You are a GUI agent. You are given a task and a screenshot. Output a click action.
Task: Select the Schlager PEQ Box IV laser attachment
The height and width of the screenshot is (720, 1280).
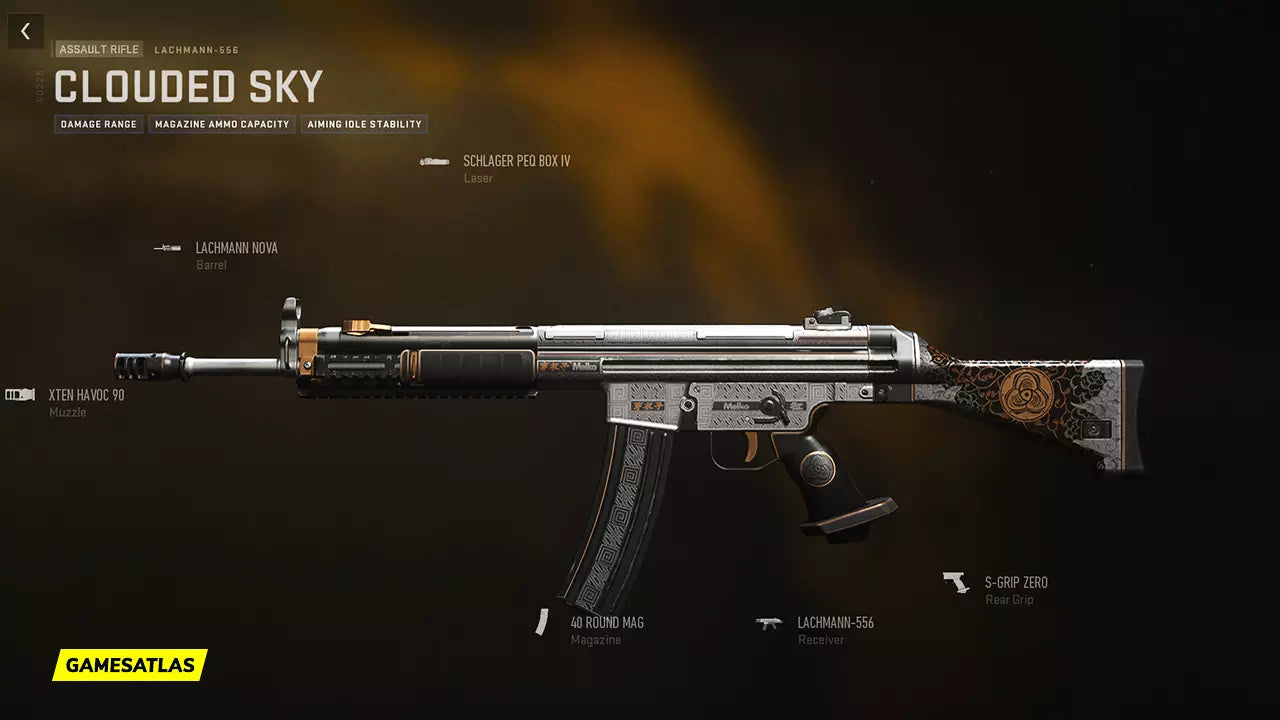[x=516, y=161]
